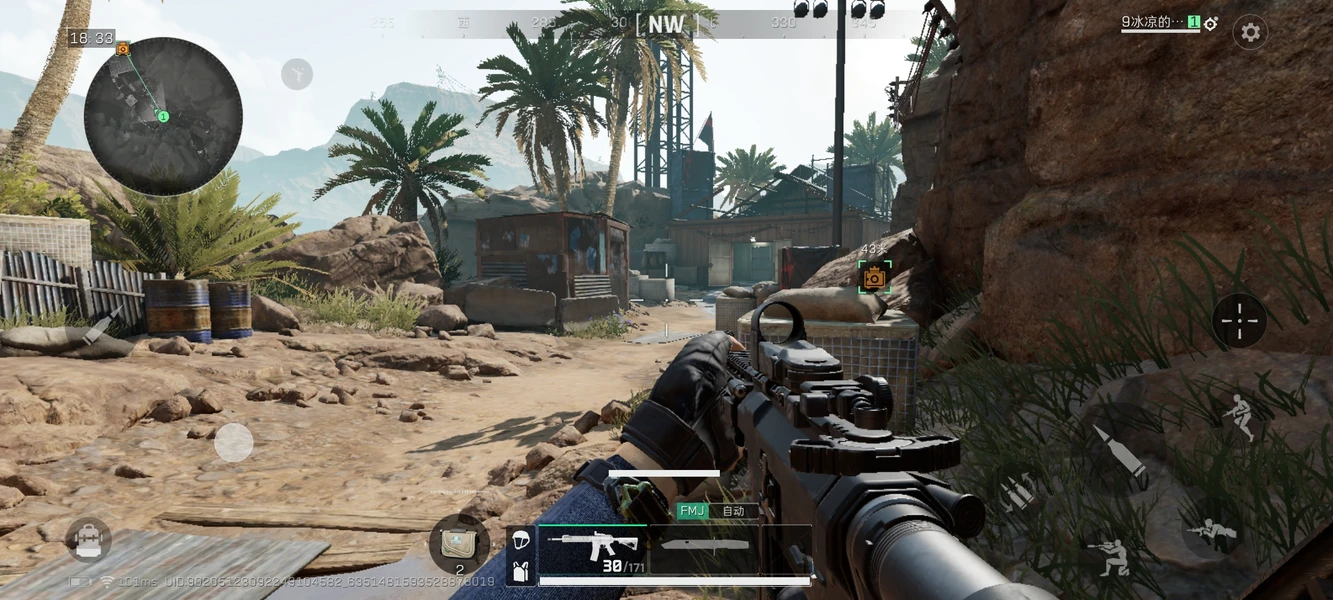Tap the helmet and armor status panel
The width and height of the screenshot is (1333, 600).
click(519, 553)
